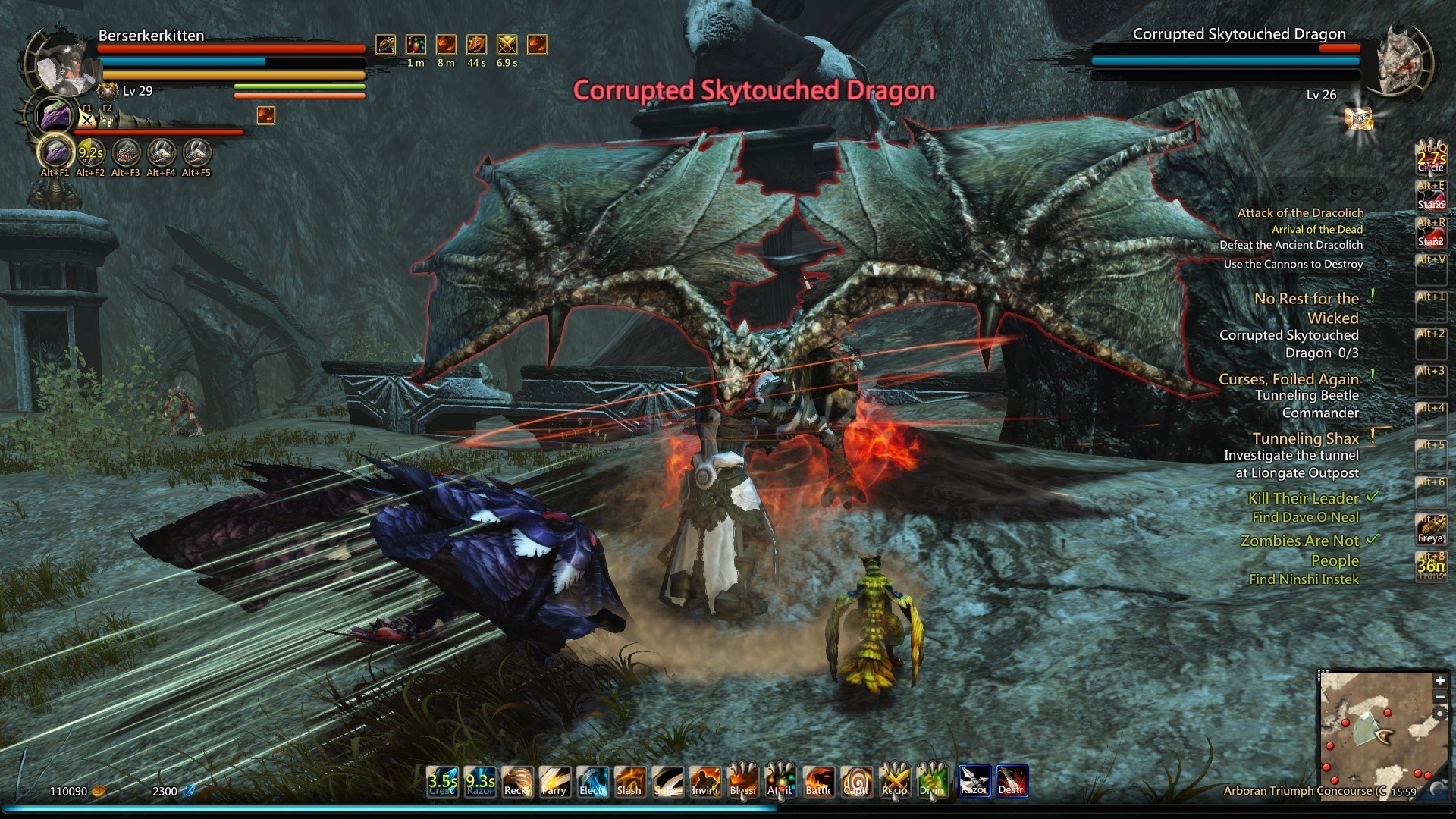Click the Battle skill icon on the hotbar
This screenshot has height=819, width=1456.
[x=818, y=782]
